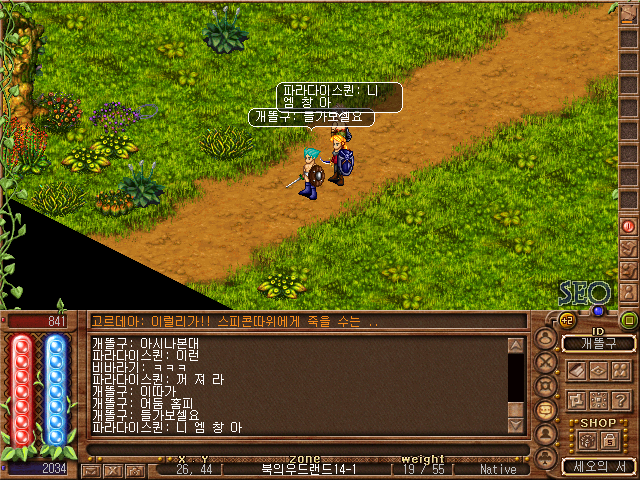
Task: Click the red power icon
Action: [x=629, y=227]
